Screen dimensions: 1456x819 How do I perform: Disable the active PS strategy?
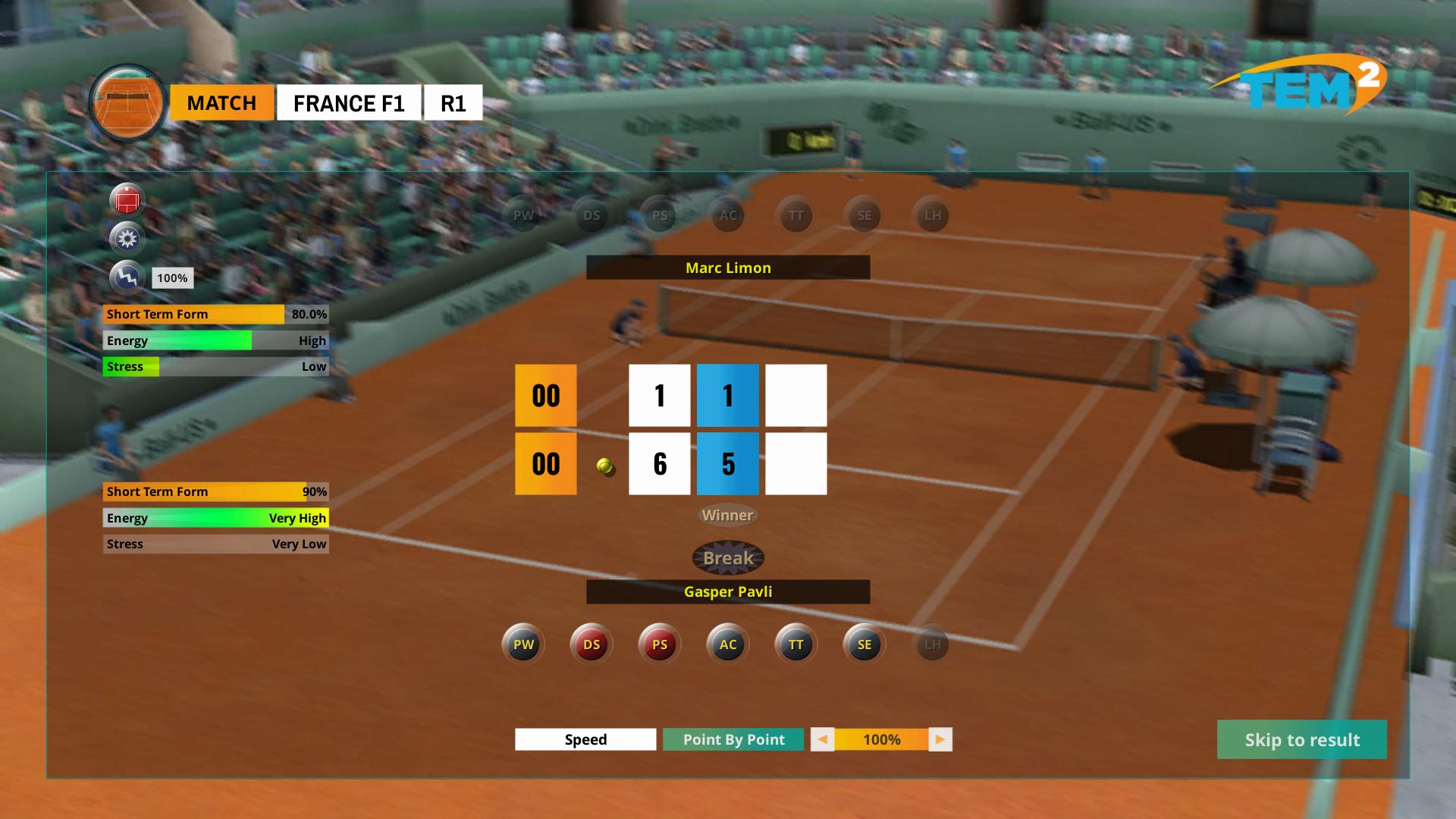tap(659, 644)
